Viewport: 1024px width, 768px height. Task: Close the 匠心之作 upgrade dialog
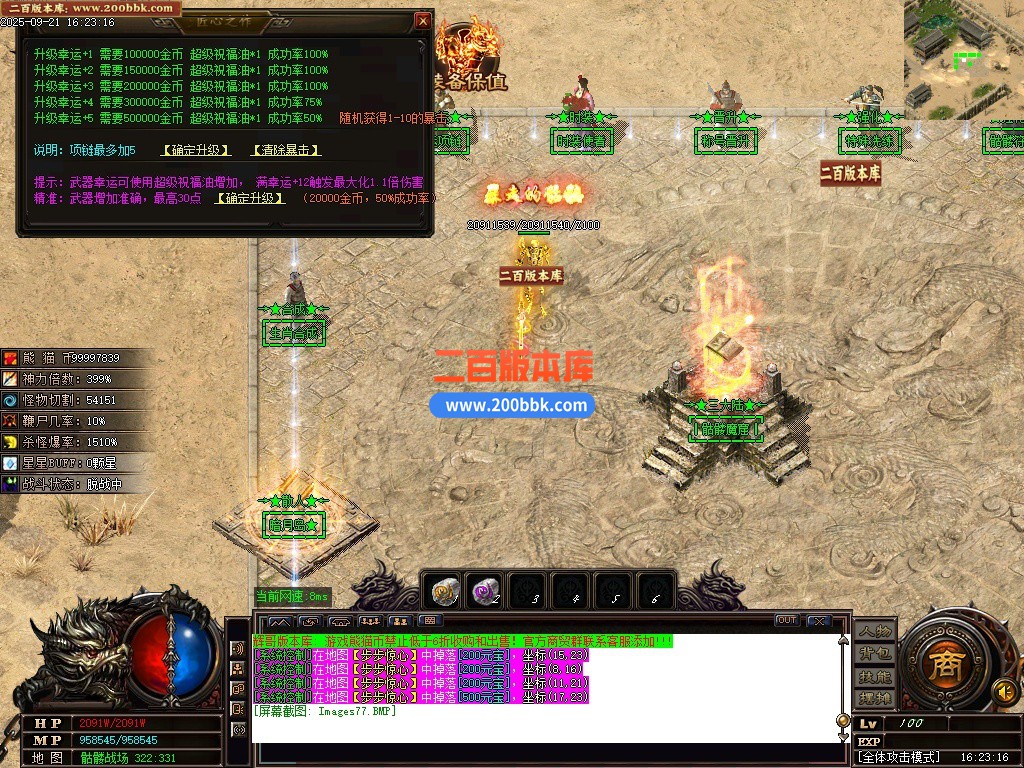[423, 20]
